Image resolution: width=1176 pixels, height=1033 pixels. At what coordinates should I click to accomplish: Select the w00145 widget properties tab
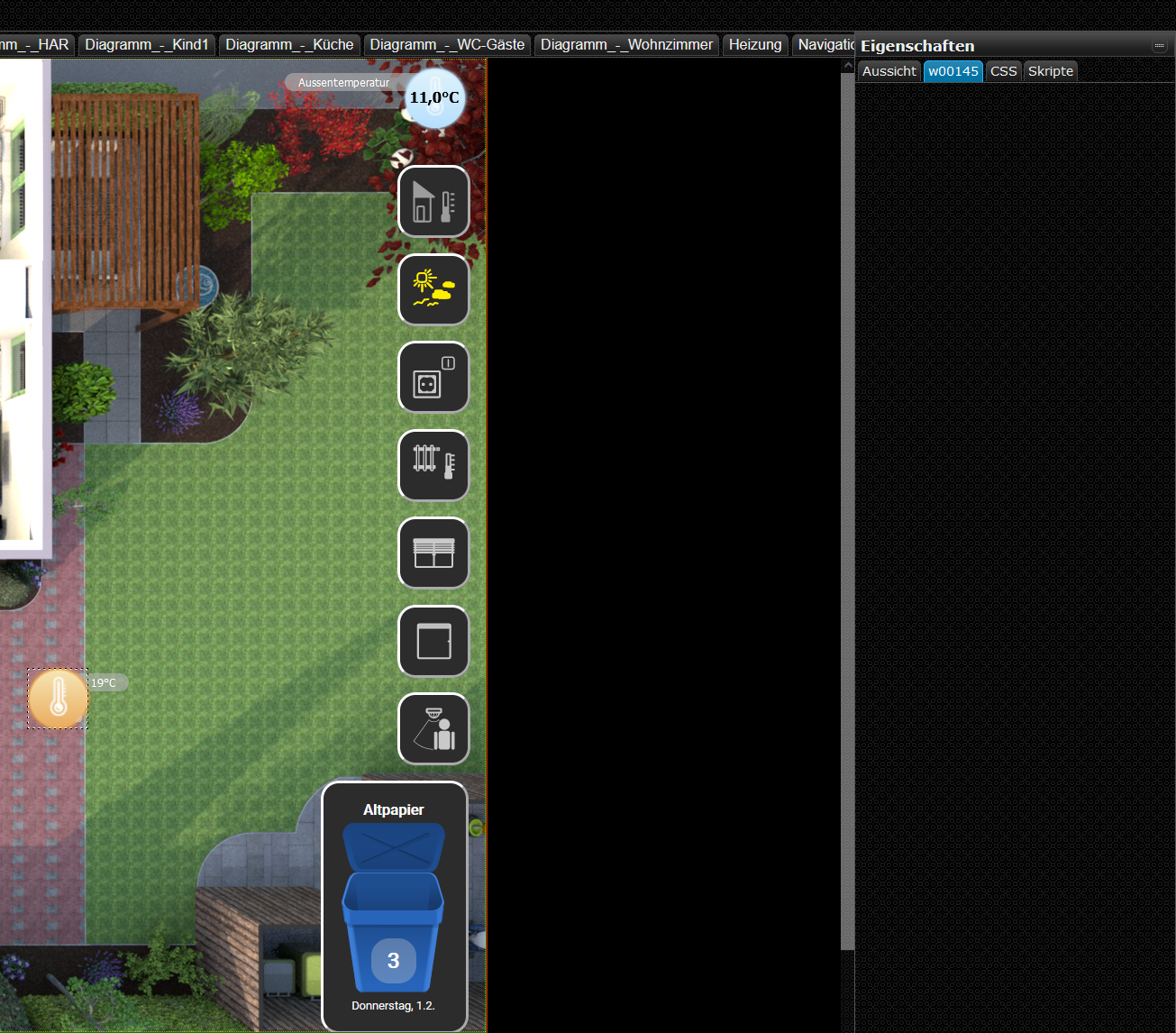953,71
